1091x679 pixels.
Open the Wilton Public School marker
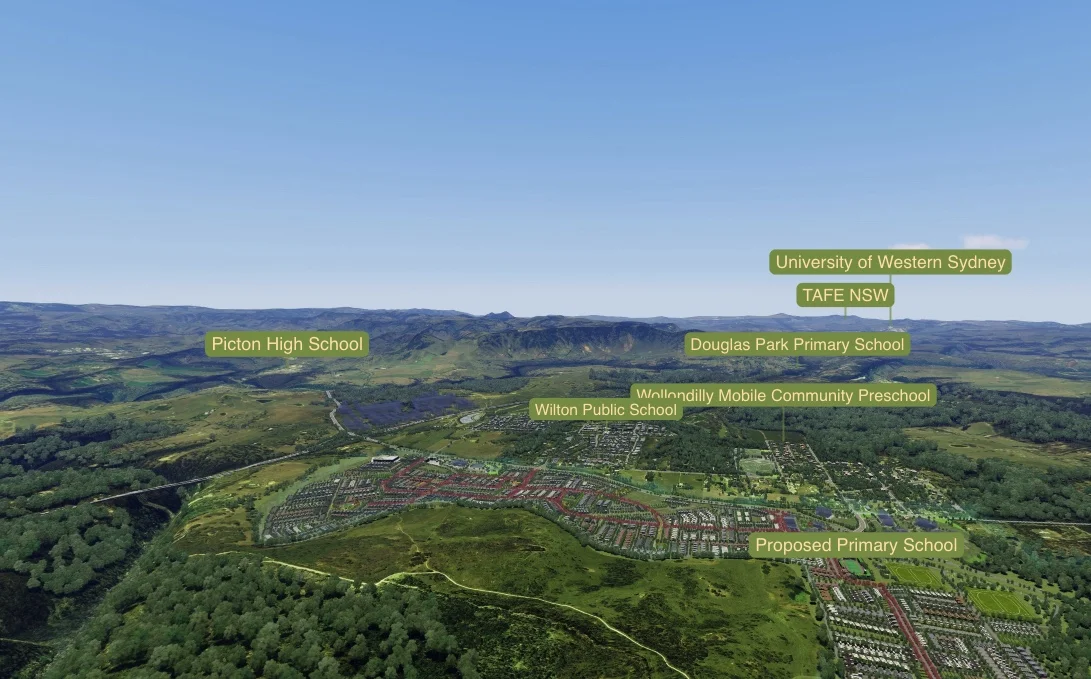606,409
